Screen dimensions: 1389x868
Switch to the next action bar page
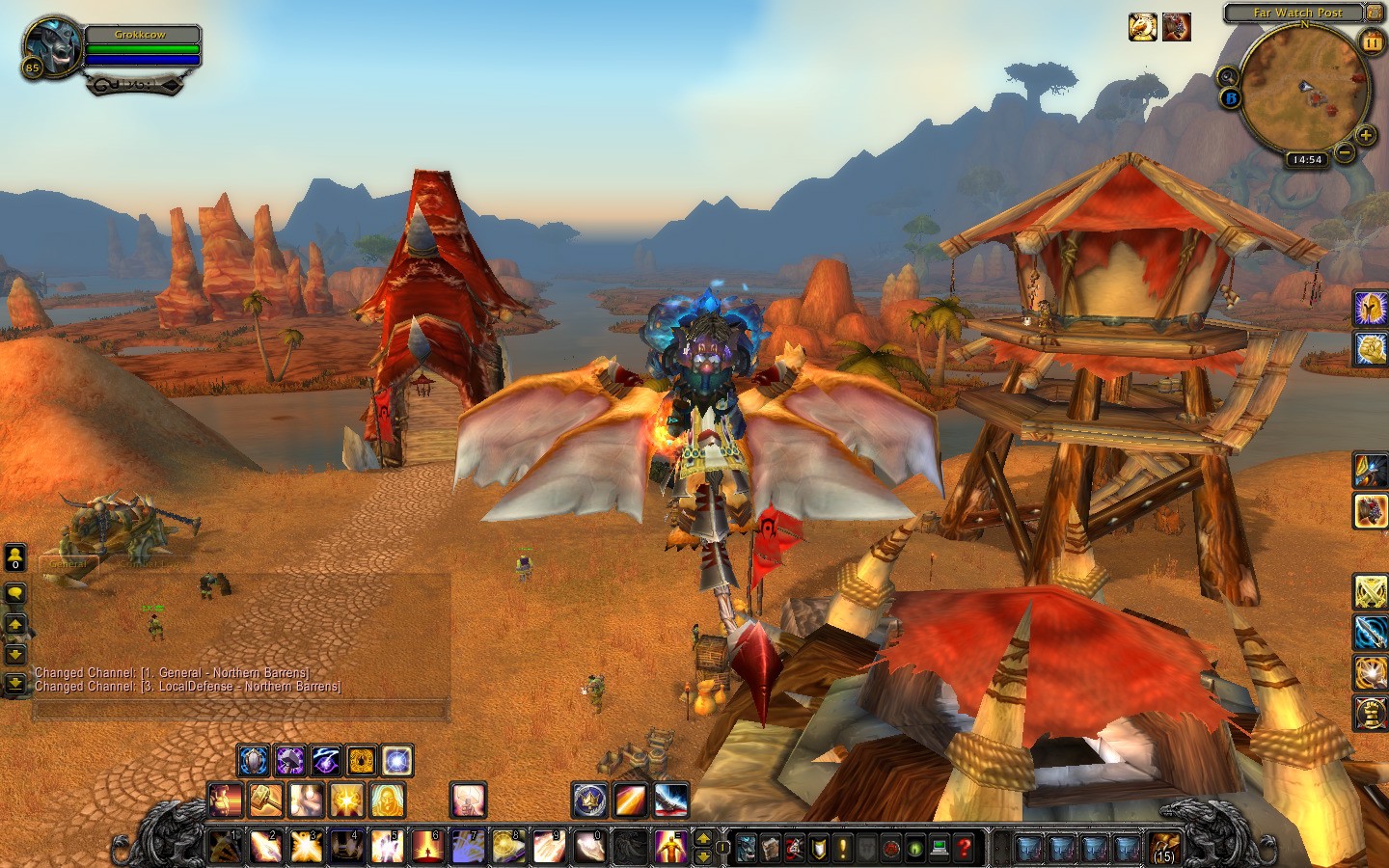pos(703,838)
